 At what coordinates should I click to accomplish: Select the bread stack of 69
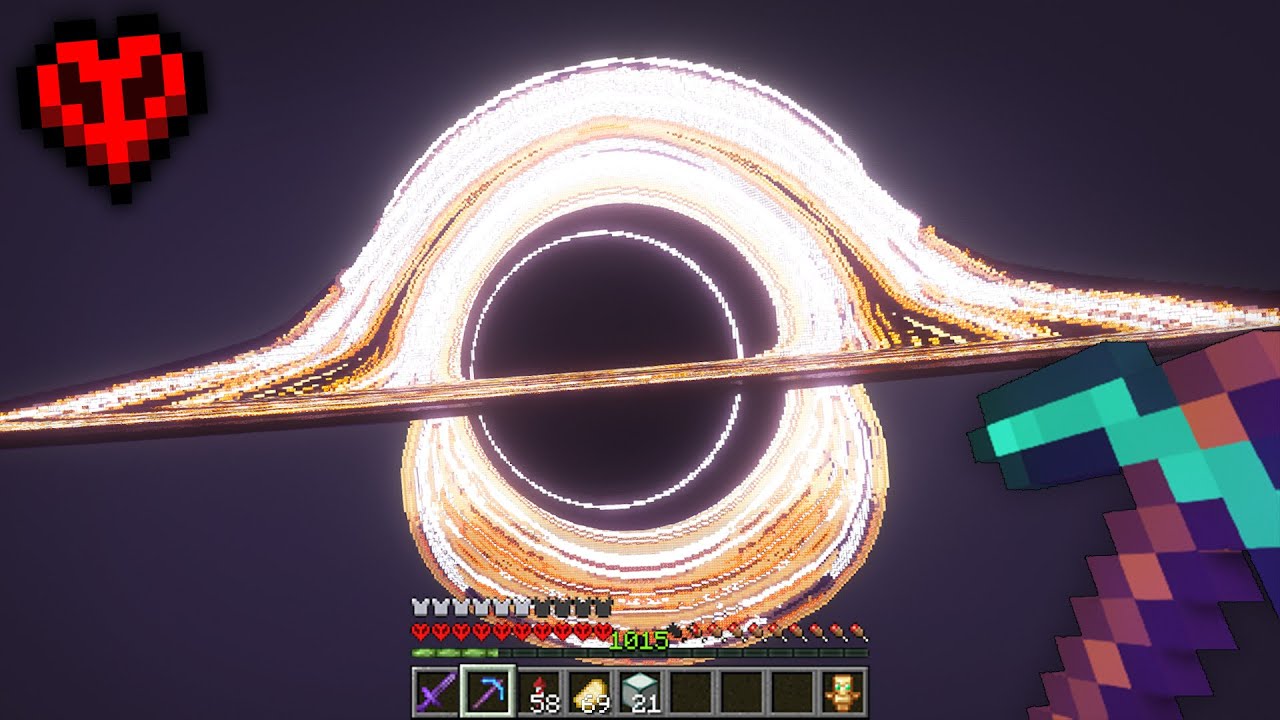(x=591, y=692)
